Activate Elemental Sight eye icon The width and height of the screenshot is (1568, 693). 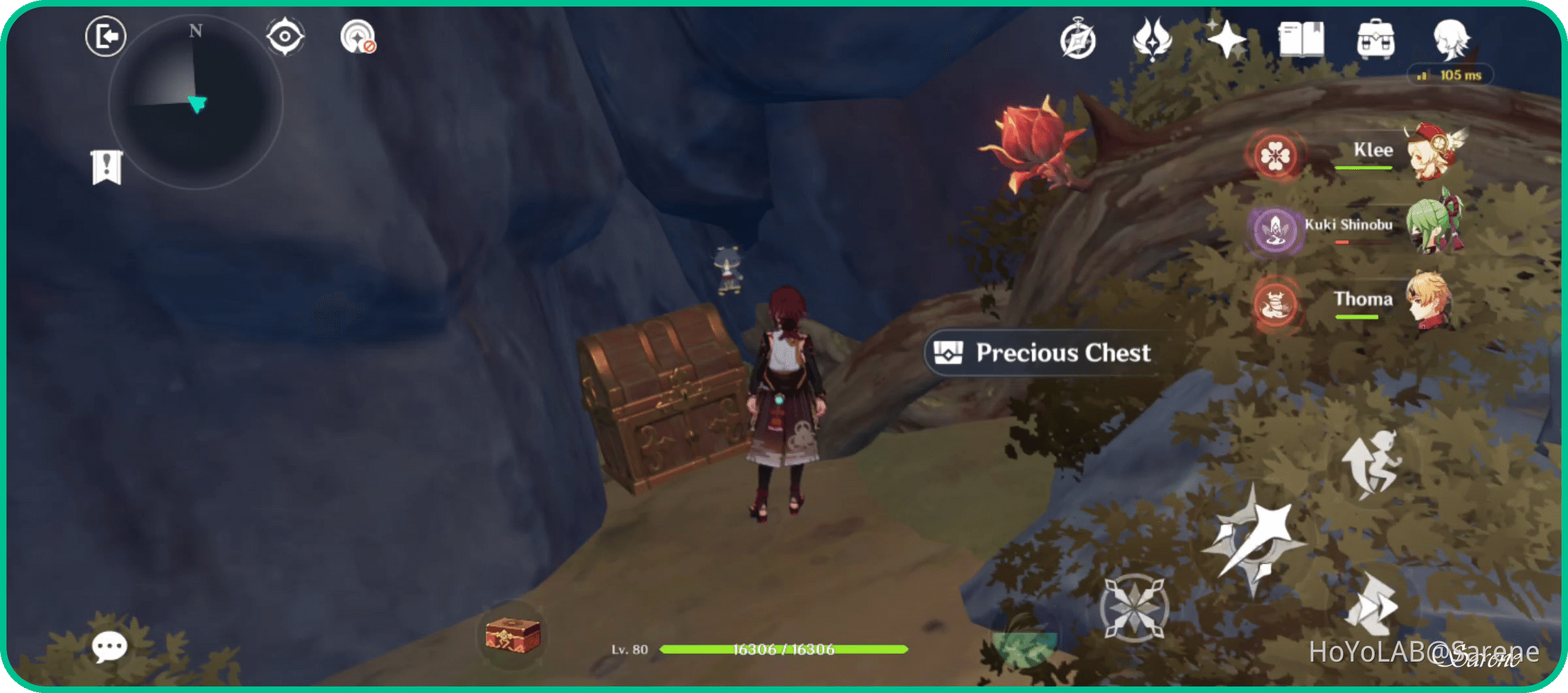pos(286,36)
